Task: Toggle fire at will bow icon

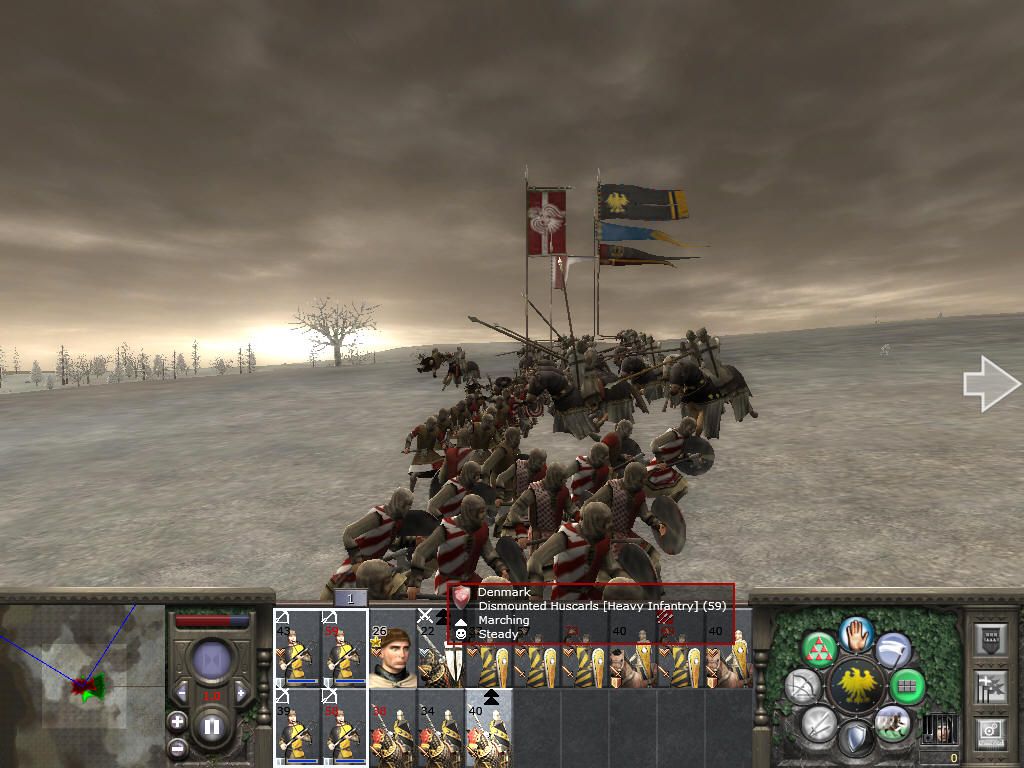Action: pyautogui.click(x=802, y=686)
